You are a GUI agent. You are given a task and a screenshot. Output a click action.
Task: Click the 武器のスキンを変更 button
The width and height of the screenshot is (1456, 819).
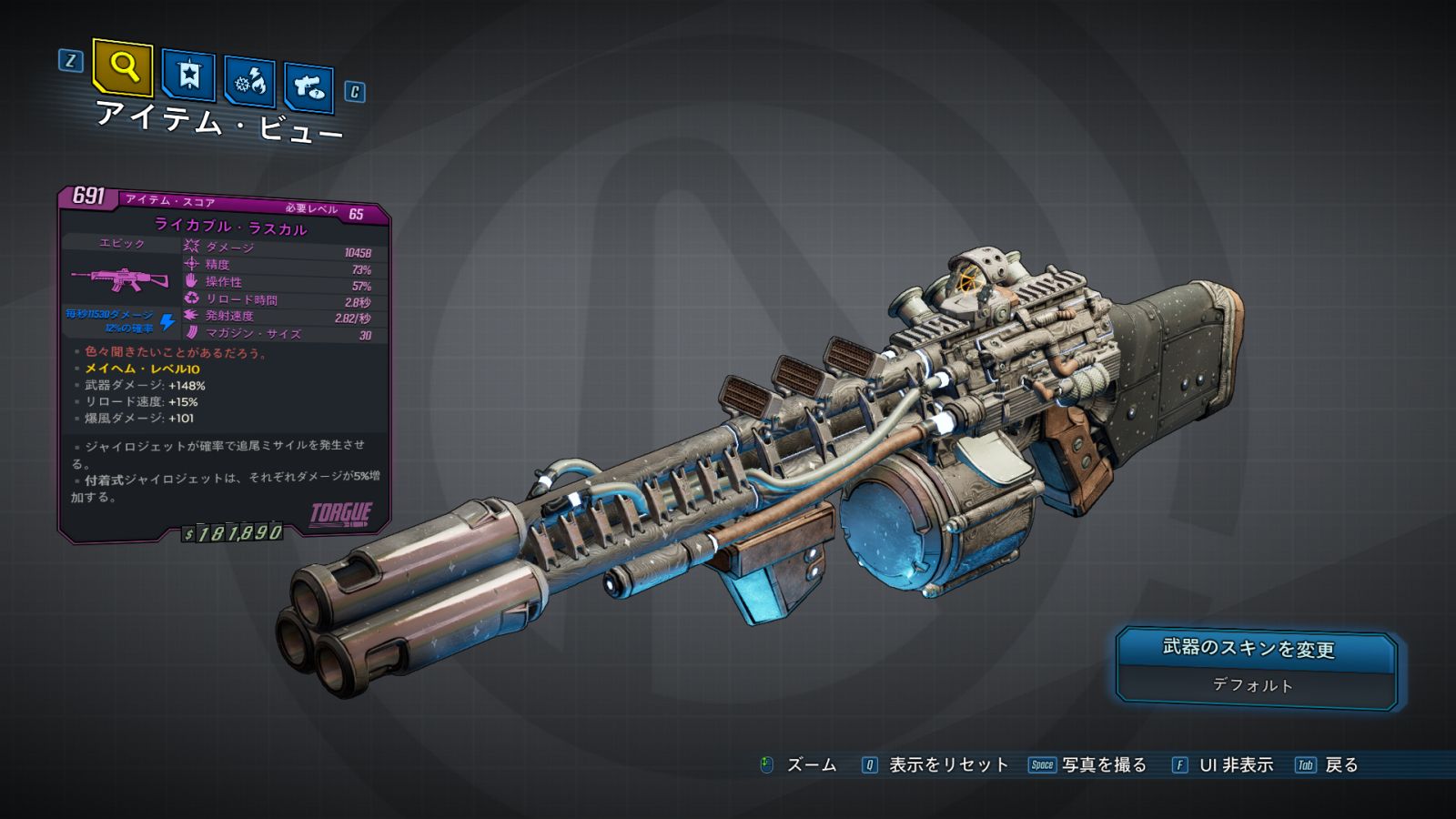pos(1249,649)
